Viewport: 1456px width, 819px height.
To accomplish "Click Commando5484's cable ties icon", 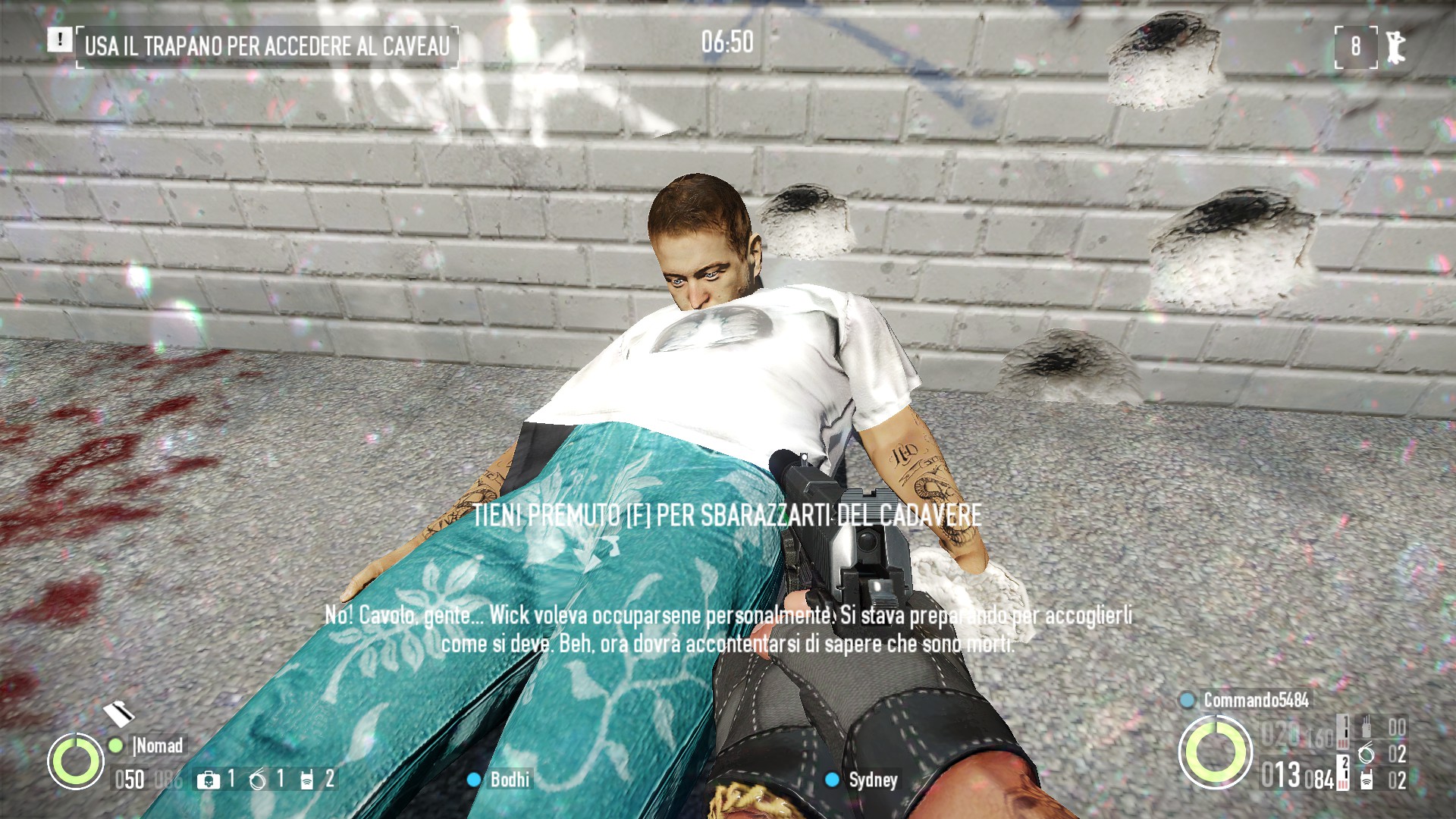I will [x=1366, y=754].
